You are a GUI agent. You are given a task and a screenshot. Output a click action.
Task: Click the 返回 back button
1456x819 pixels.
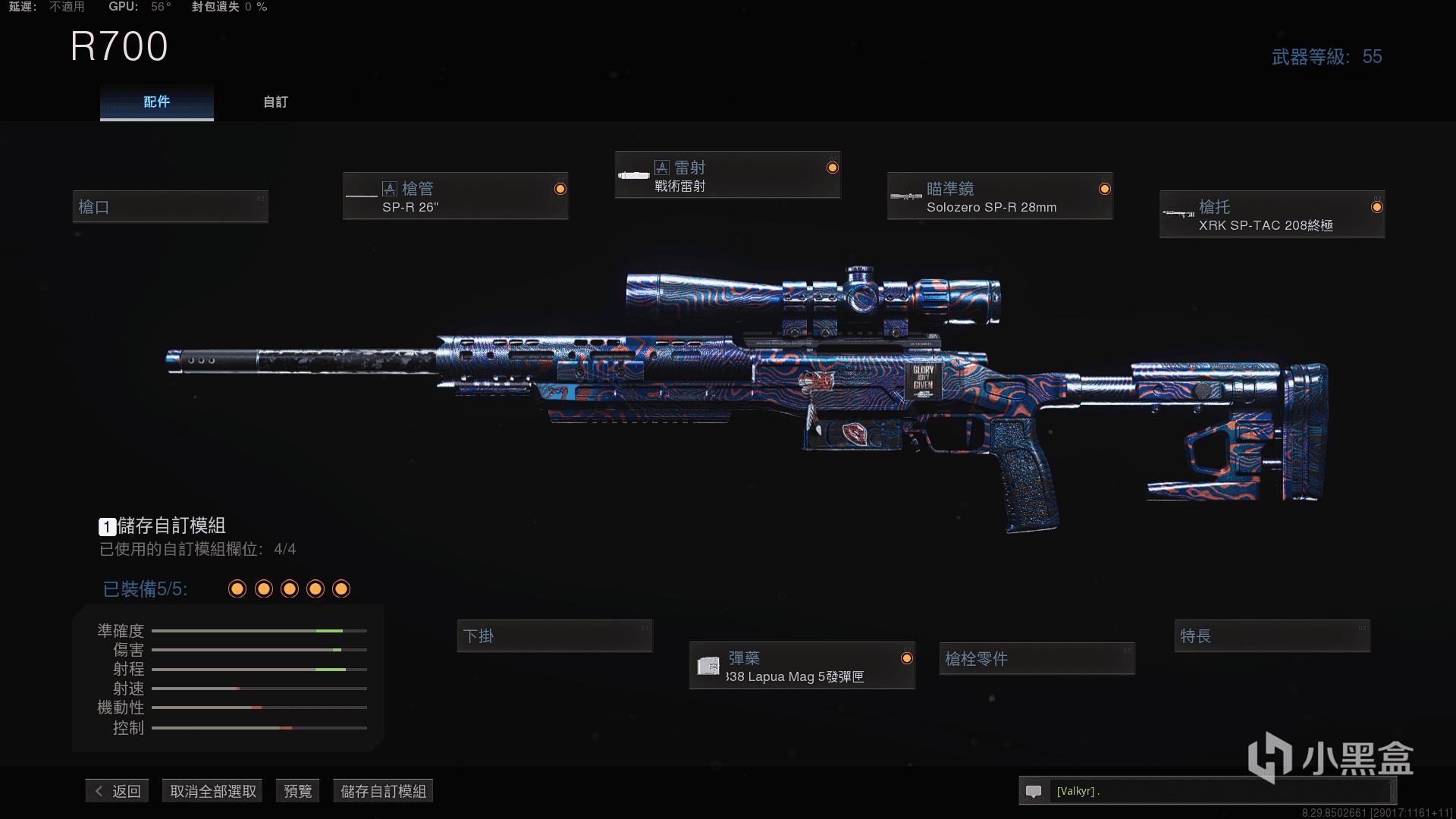point(118,791)
